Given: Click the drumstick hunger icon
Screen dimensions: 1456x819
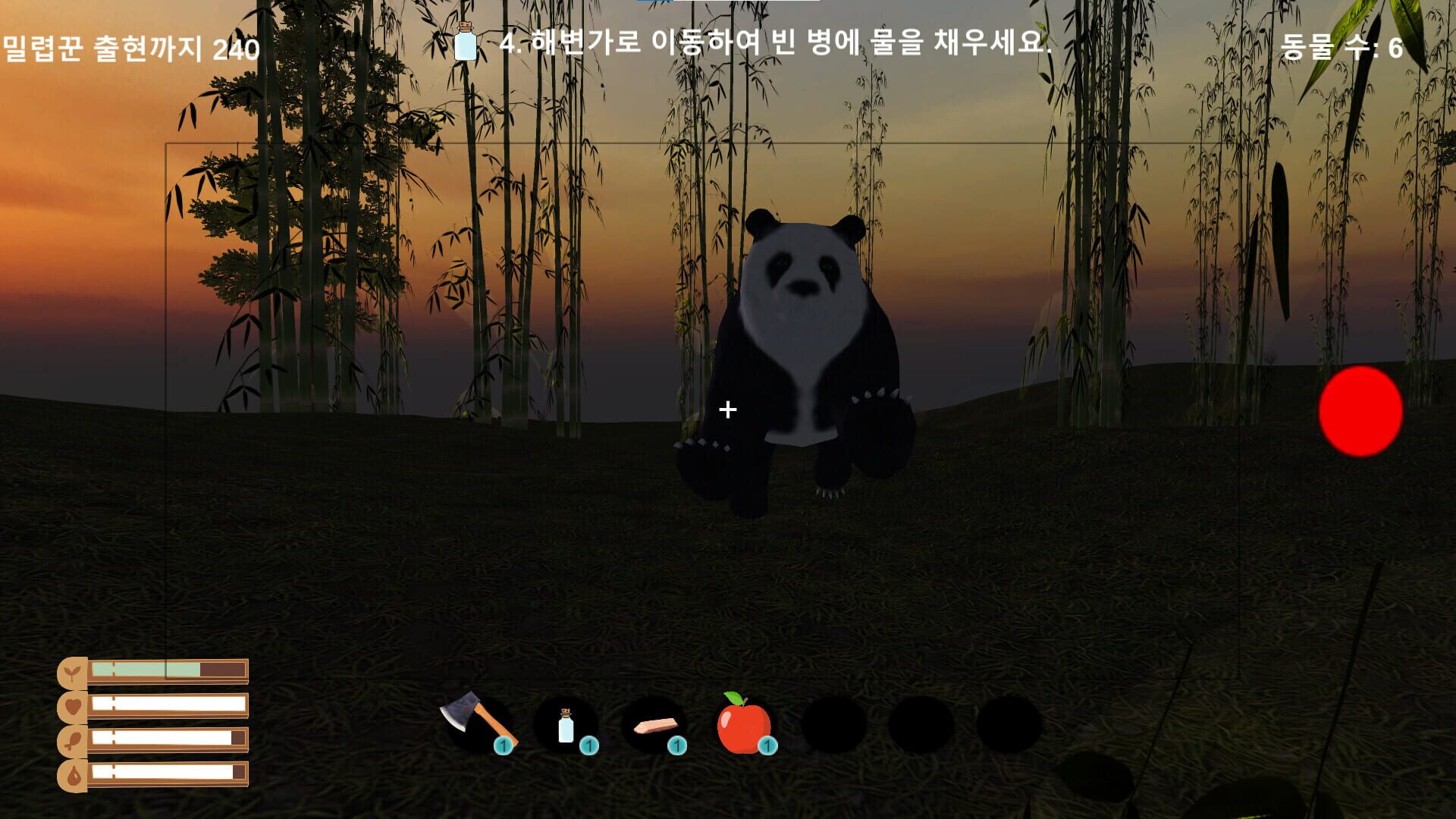Looking at the screenshot, I should pyautogui.click(x=74, y=741).
